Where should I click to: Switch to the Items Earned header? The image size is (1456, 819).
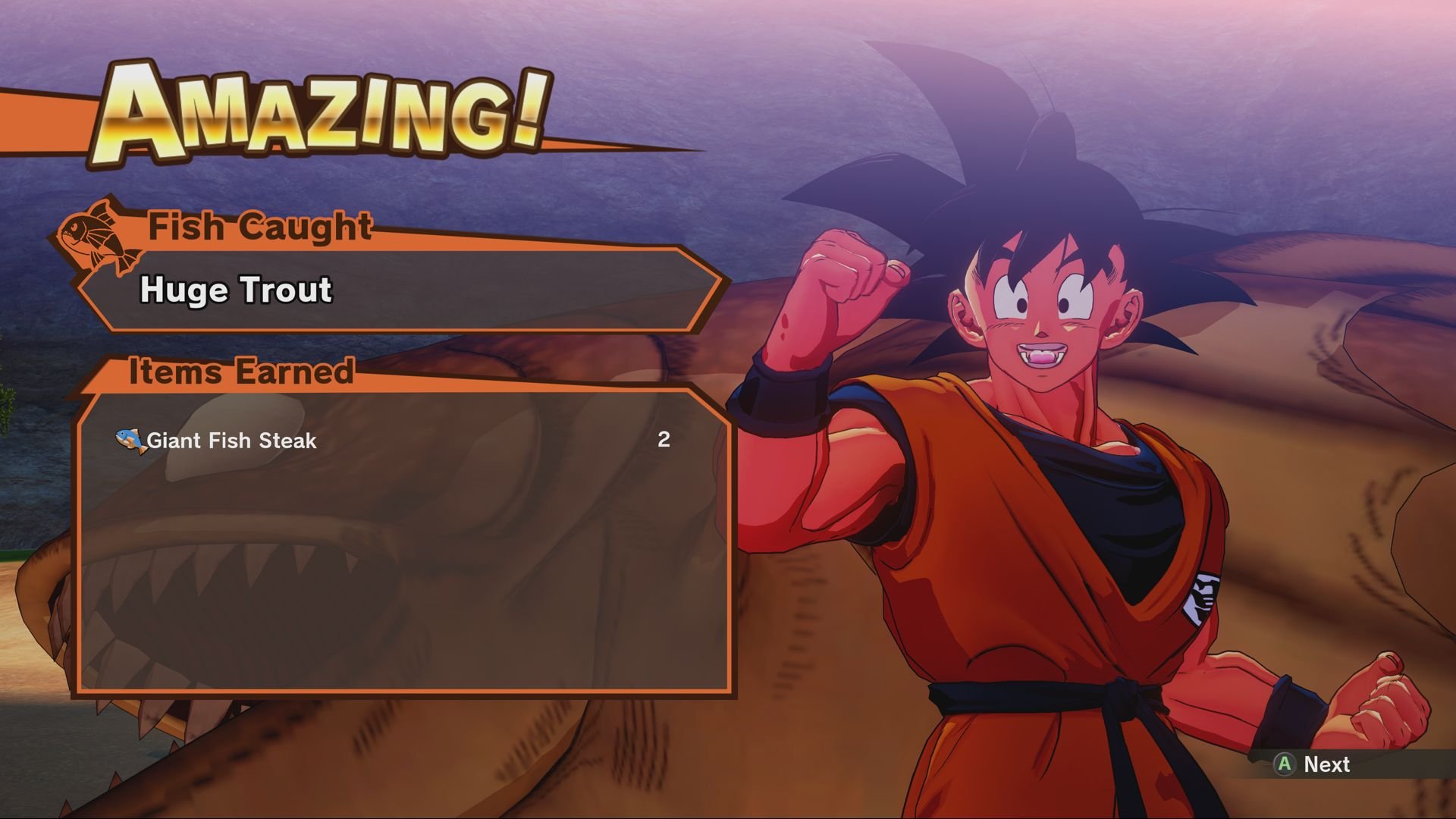[241, 372]
